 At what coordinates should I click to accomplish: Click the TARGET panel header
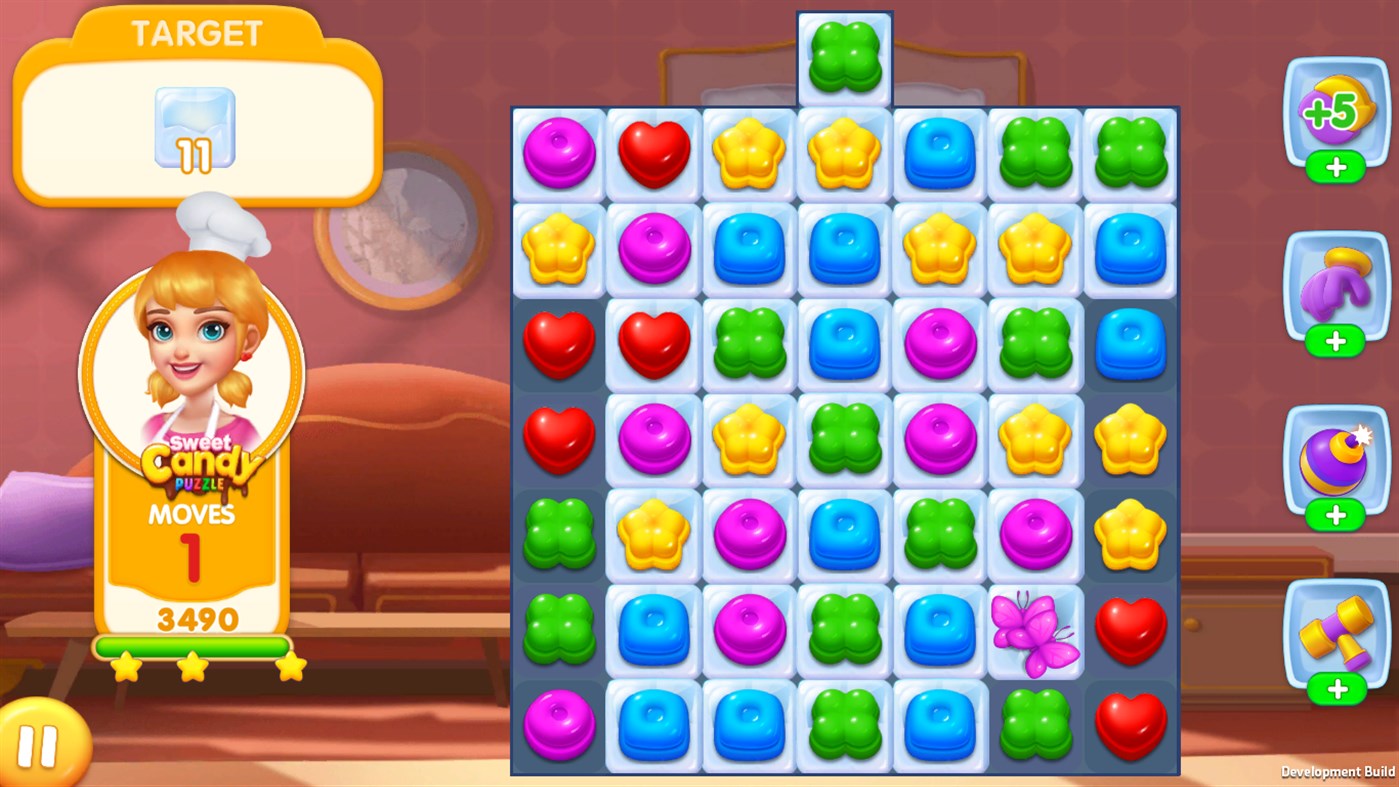point(195,32)
